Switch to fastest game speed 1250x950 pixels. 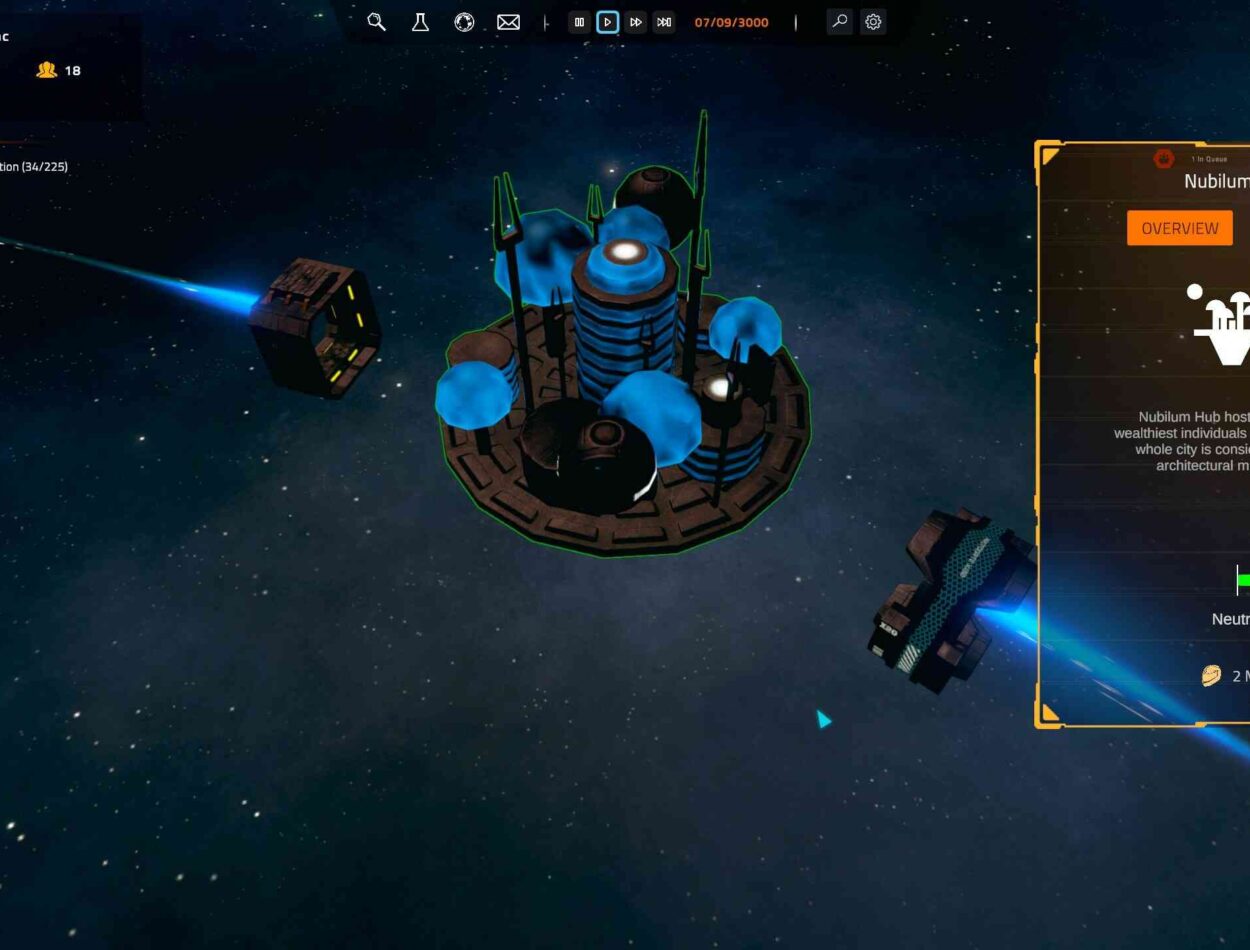click(664, 22)
